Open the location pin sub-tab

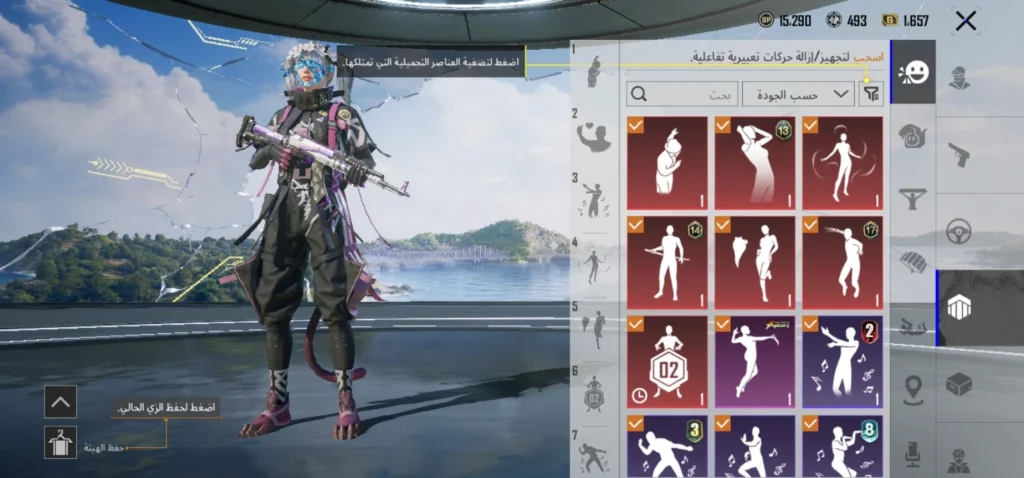912,390
